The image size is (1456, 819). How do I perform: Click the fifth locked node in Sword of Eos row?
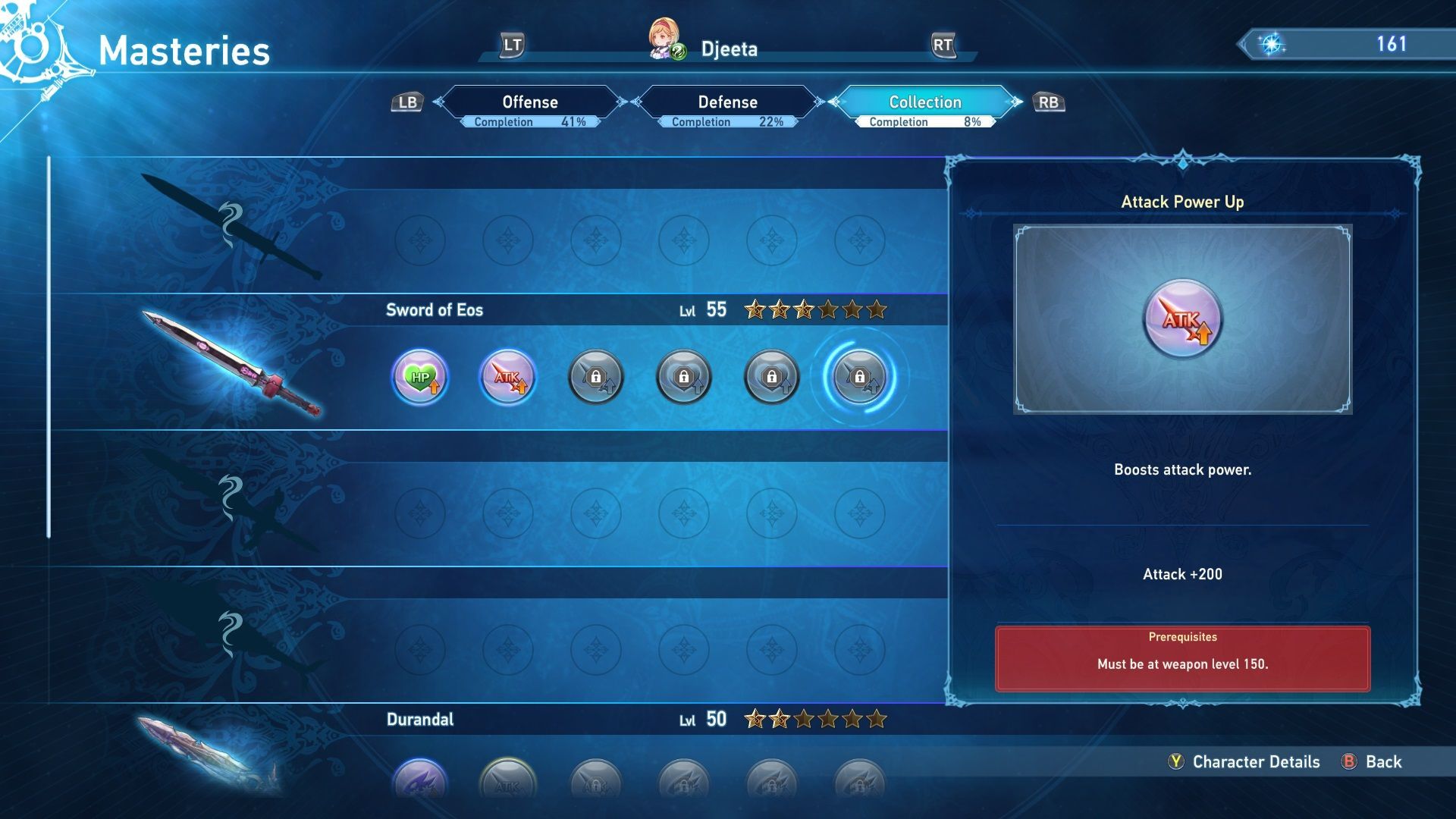(x=771, y=377)
